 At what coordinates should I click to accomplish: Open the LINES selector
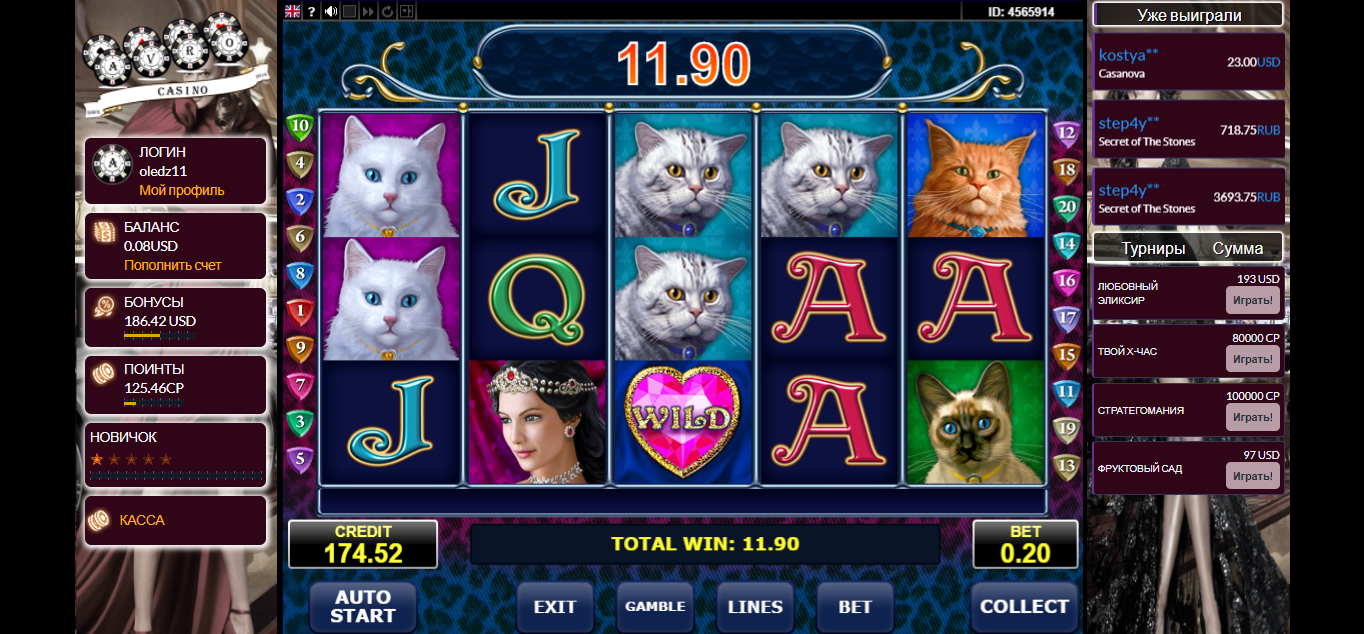coord(755,607)
